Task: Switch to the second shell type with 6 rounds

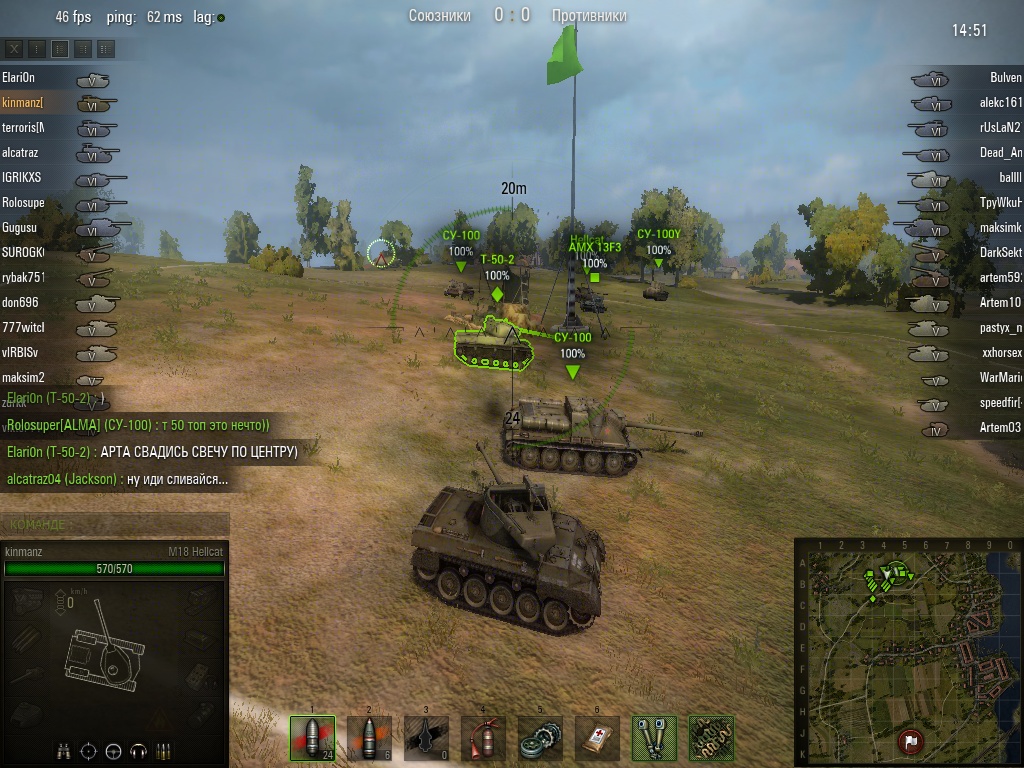Action: (x=369, y=738)
